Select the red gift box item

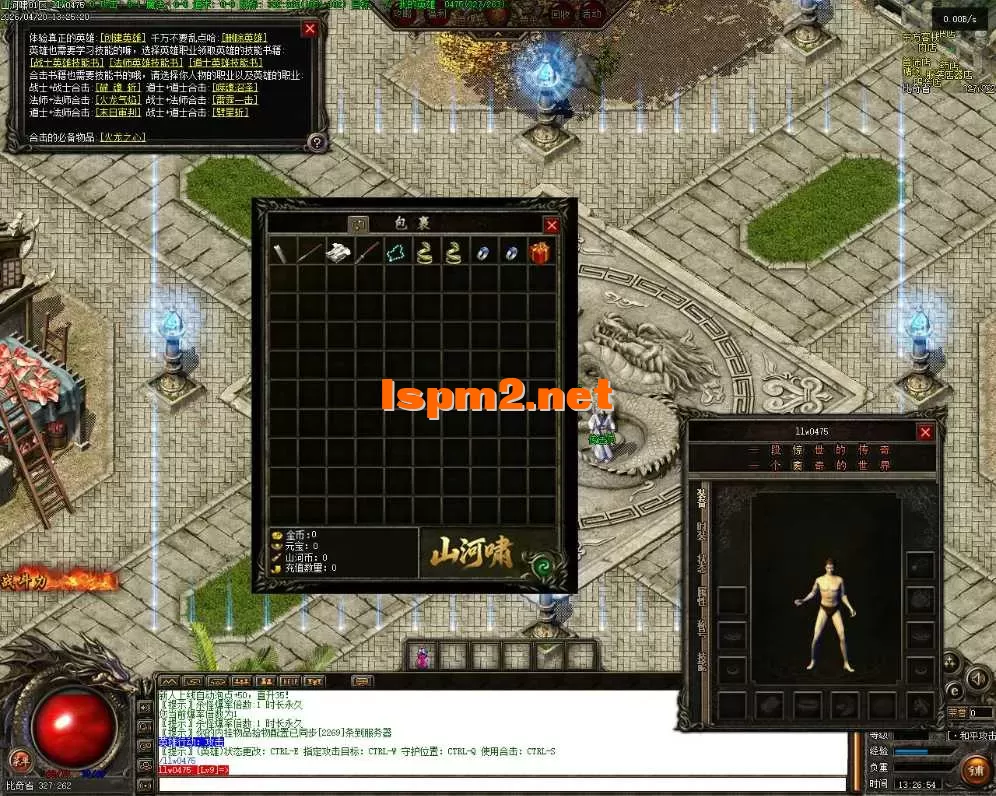point(541,252)
